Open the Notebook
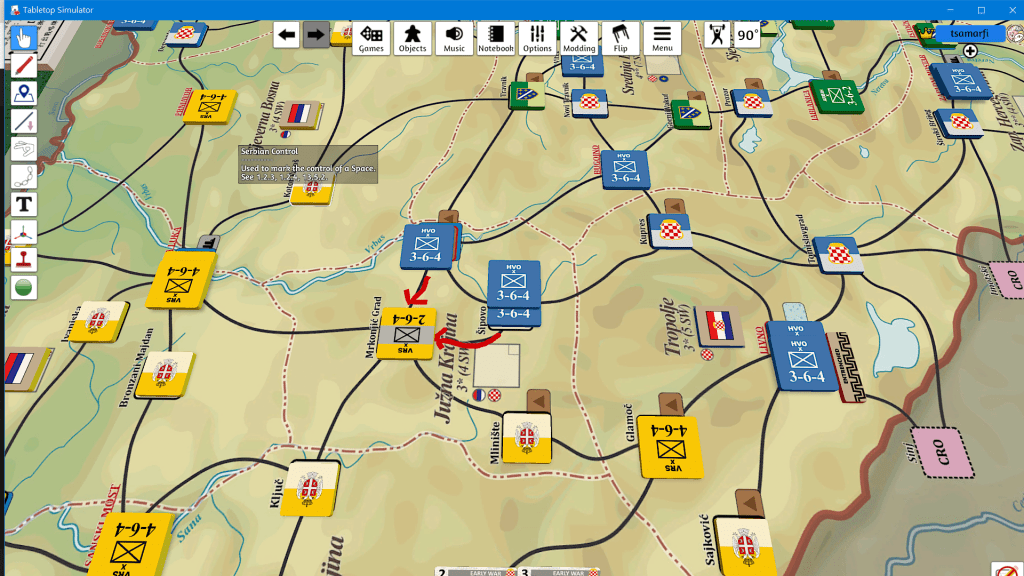This screenshot has height=576, width=1024. 495,38
